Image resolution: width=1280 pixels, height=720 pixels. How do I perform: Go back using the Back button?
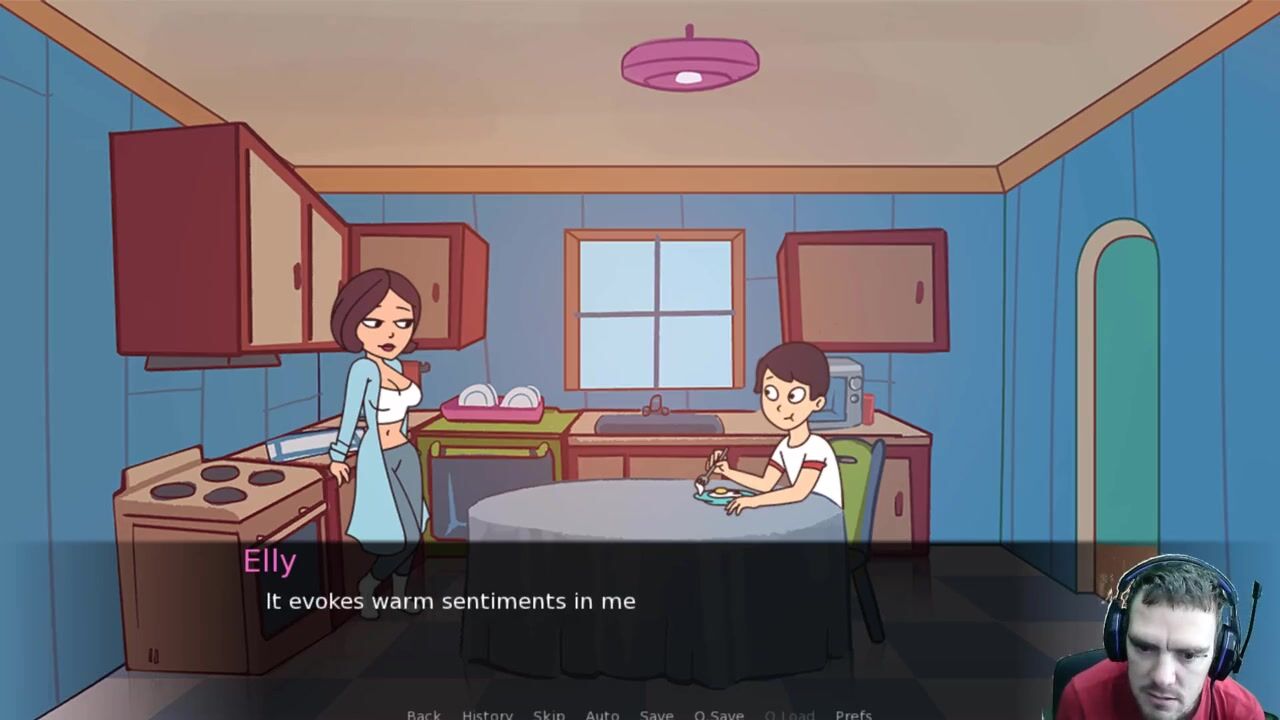pos(423,714)
